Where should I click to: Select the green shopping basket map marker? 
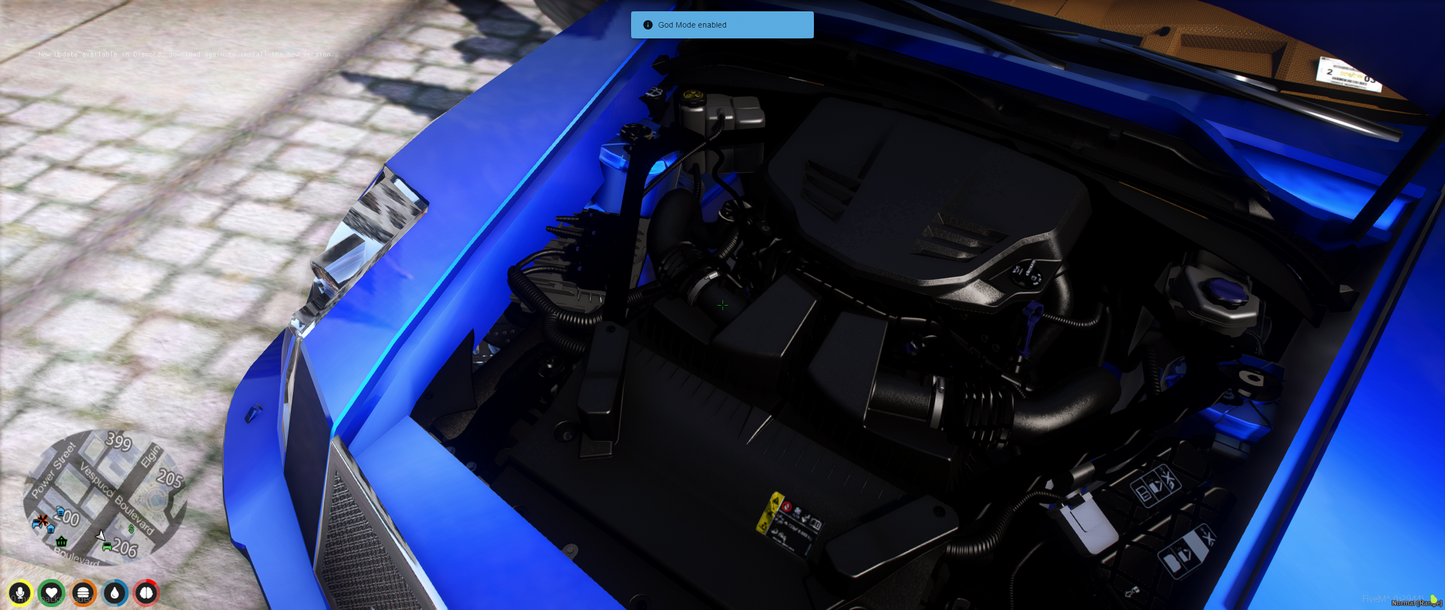pyautogui.click(x=61, y=541)
